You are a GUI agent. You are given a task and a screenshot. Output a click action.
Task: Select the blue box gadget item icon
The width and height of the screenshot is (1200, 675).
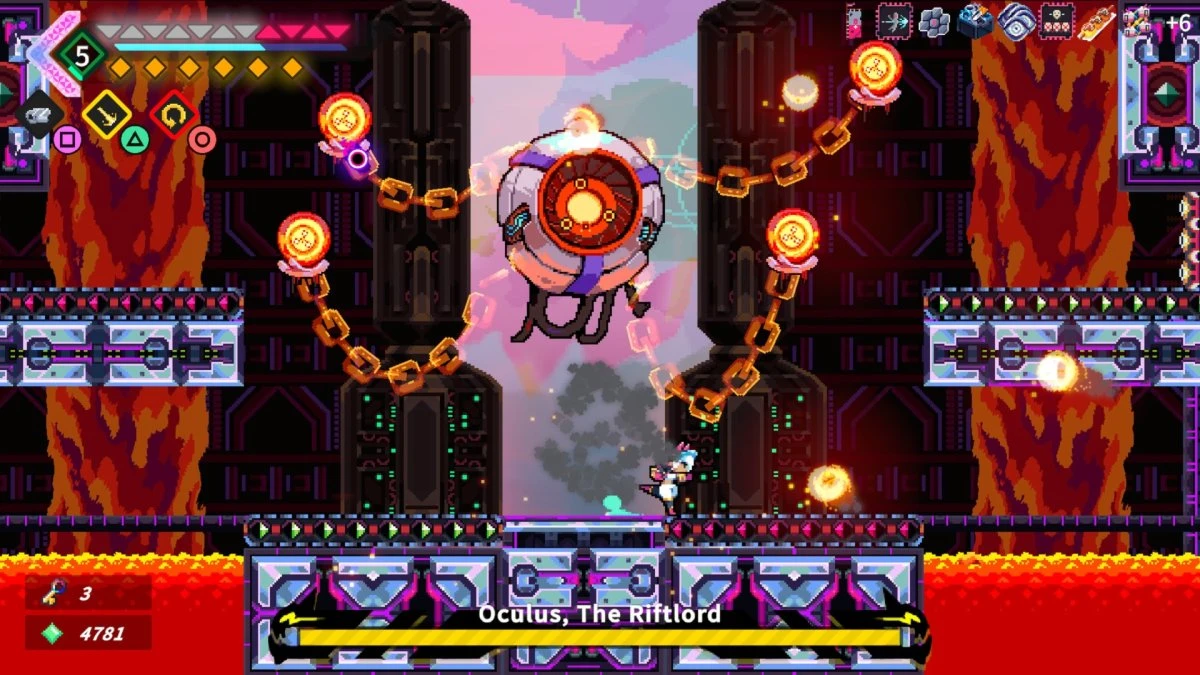tap(975, 21)
